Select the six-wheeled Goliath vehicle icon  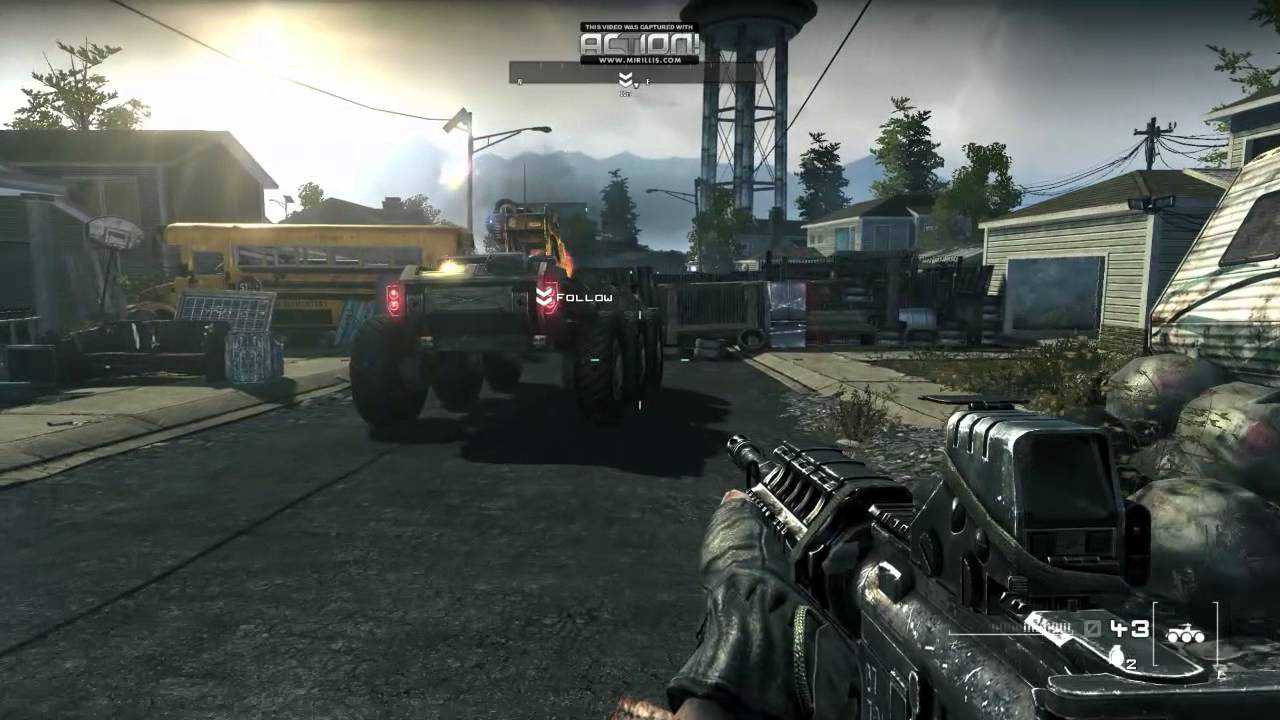click(x=1185, y=633)
